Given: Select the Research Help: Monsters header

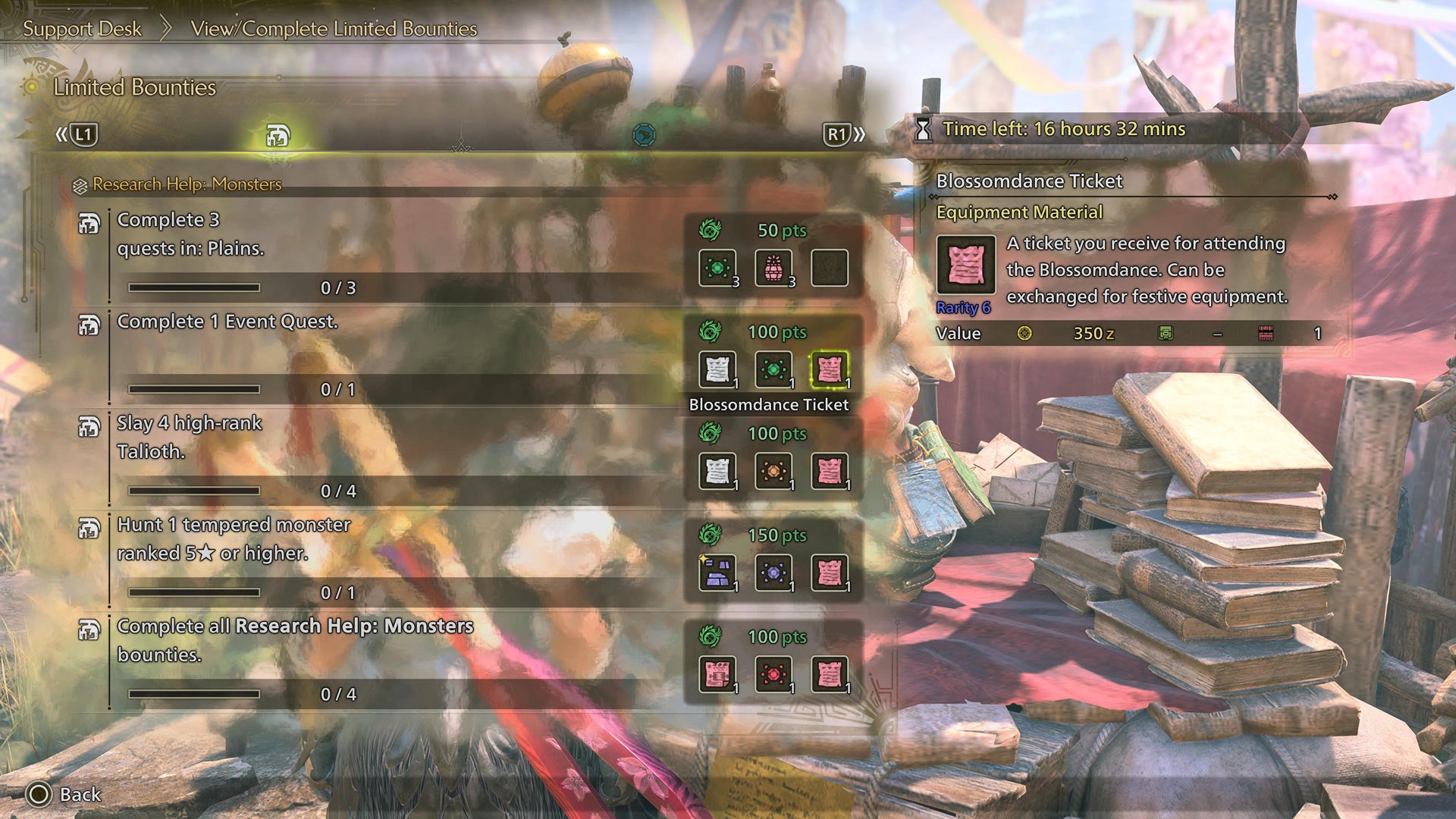Looking at the screenshot, I should 186,184.
